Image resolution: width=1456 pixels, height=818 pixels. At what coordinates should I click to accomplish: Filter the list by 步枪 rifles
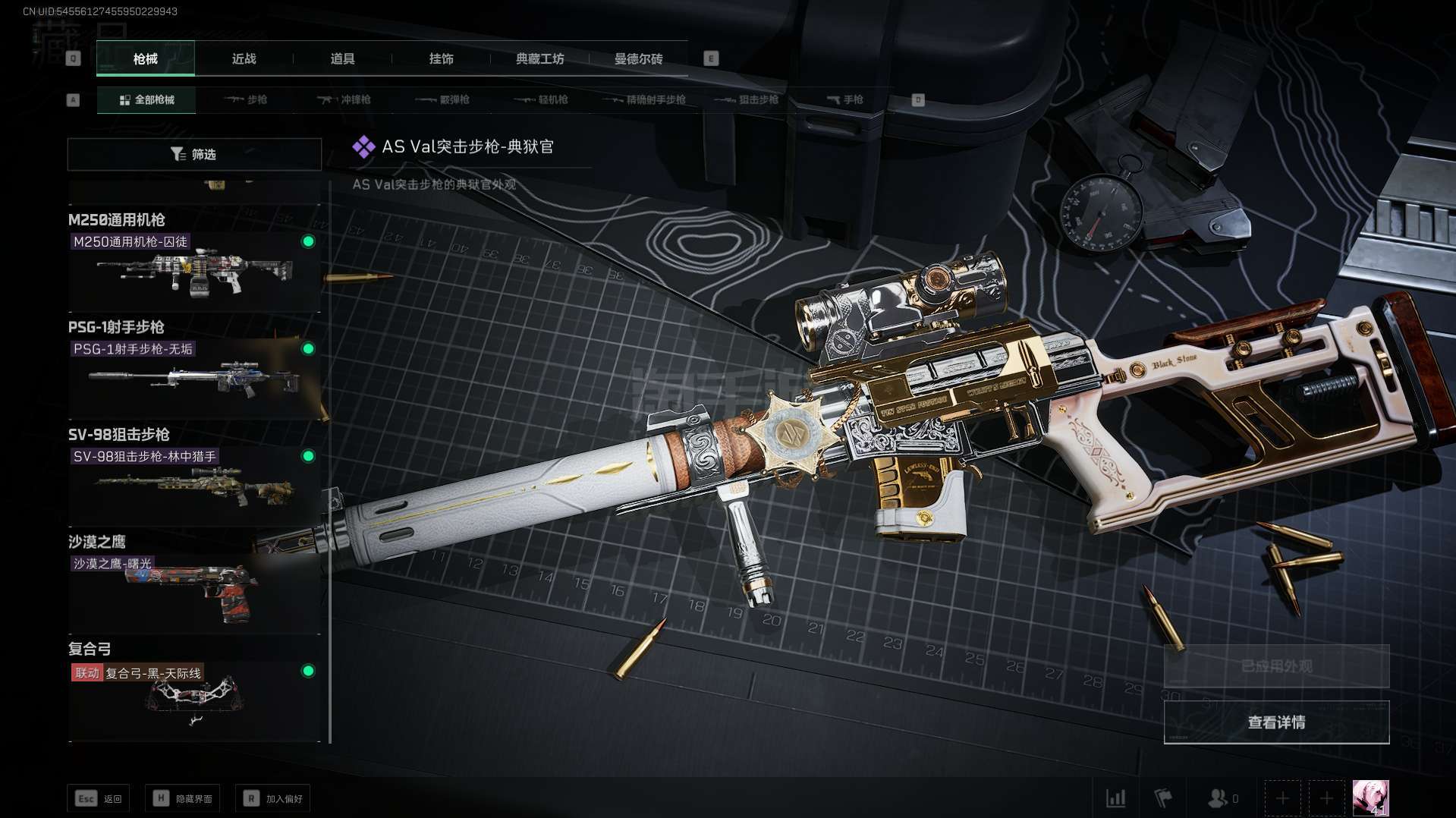(247, 100)
